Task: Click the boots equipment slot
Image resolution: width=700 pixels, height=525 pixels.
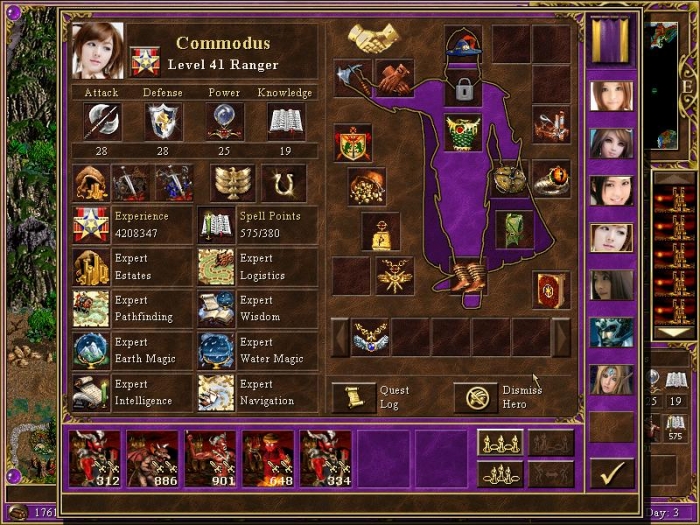Action: point(466,276)
